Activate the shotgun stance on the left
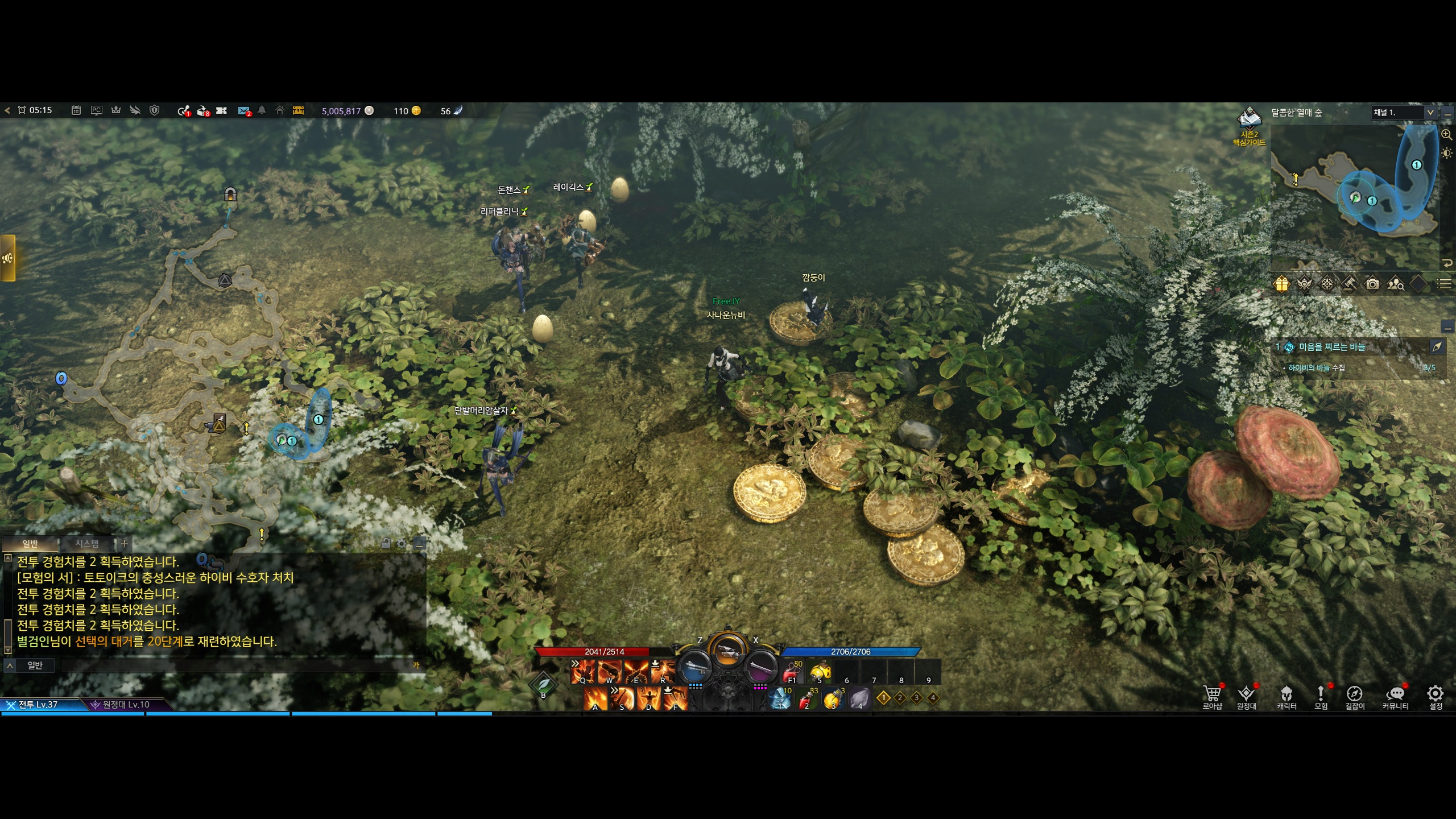The image size is (1456, 819). pos(694,667)
